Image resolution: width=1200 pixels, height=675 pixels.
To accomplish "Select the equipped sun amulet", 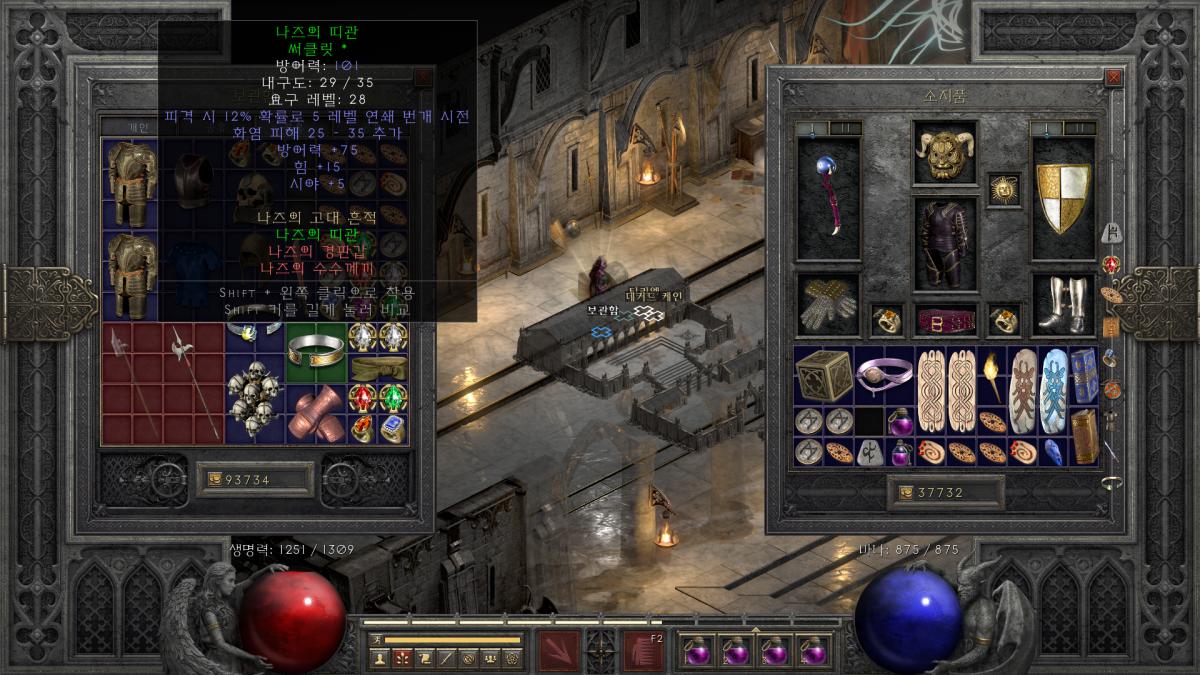I will coord(1003,189).
